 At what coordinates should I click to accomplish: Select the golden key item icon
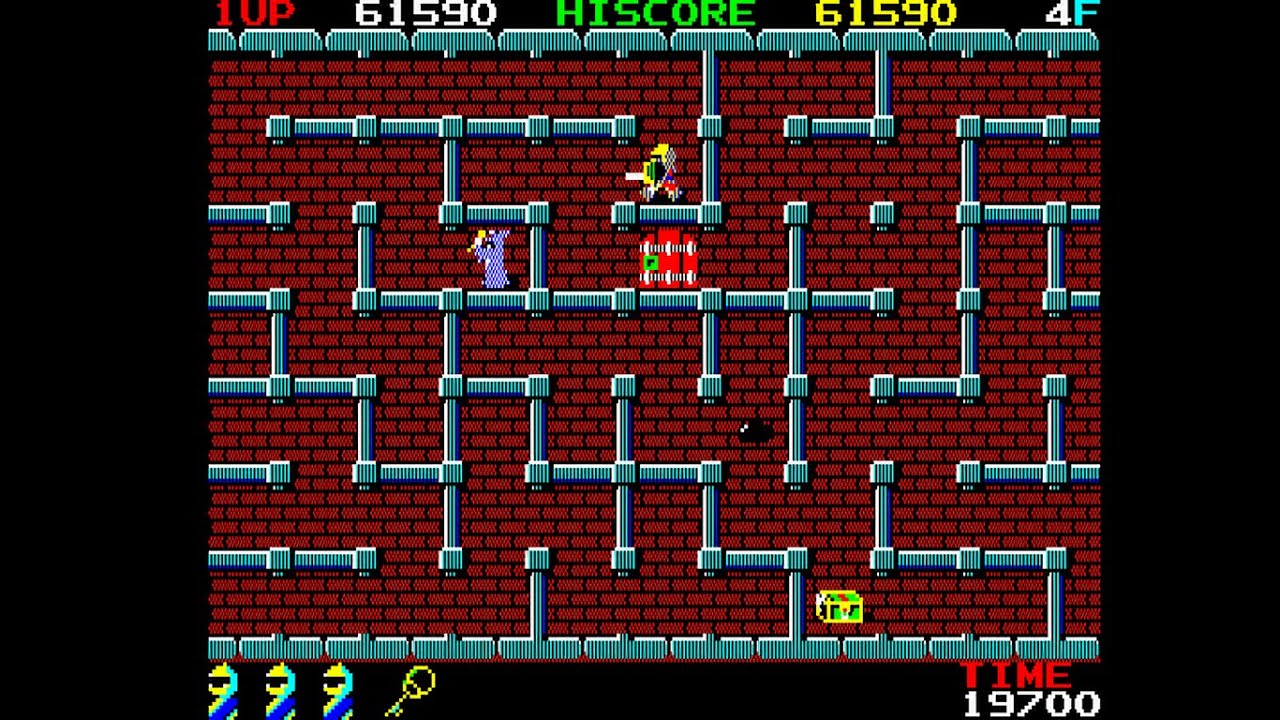point(411,691)
